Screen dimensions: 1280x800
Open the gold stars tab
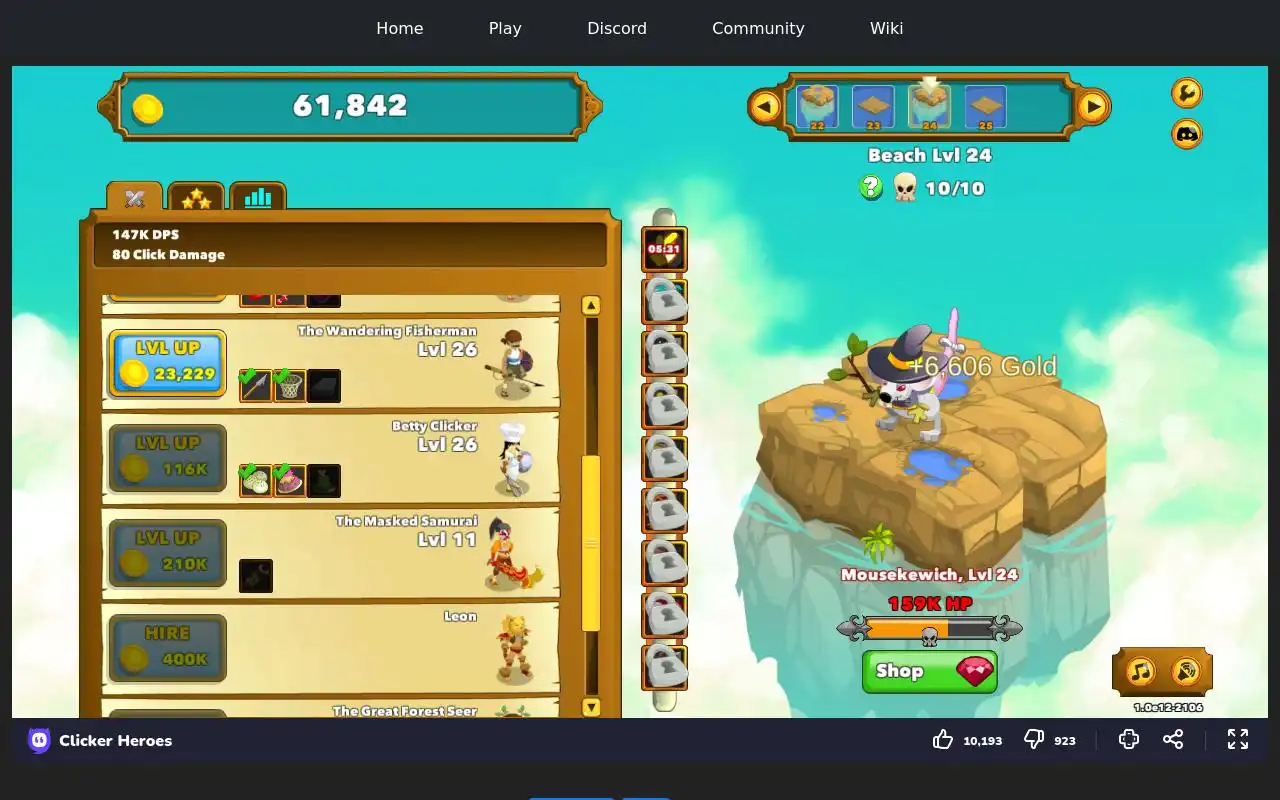click(196, 198)
